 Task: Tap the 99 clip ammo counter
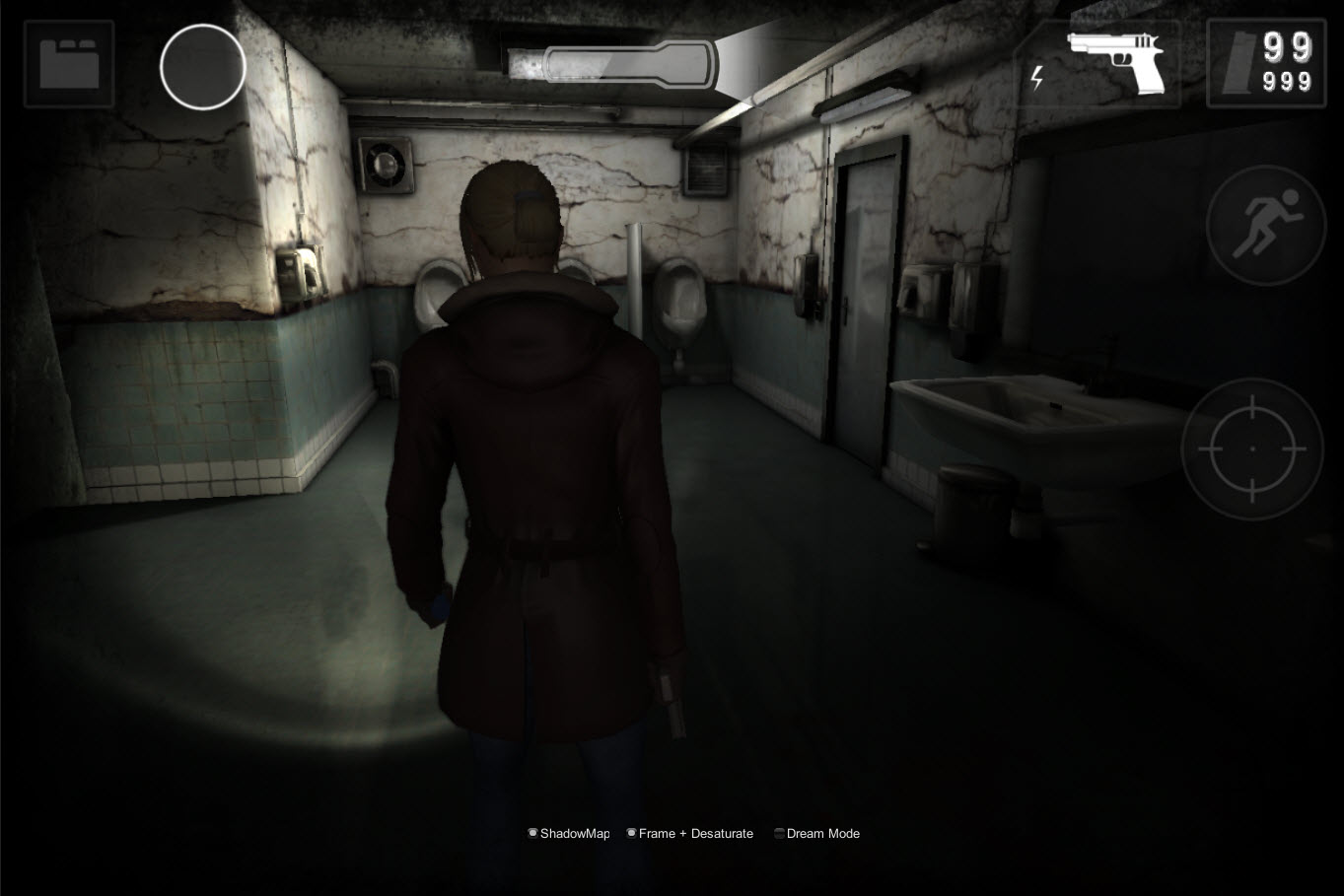coord(1288,46)
